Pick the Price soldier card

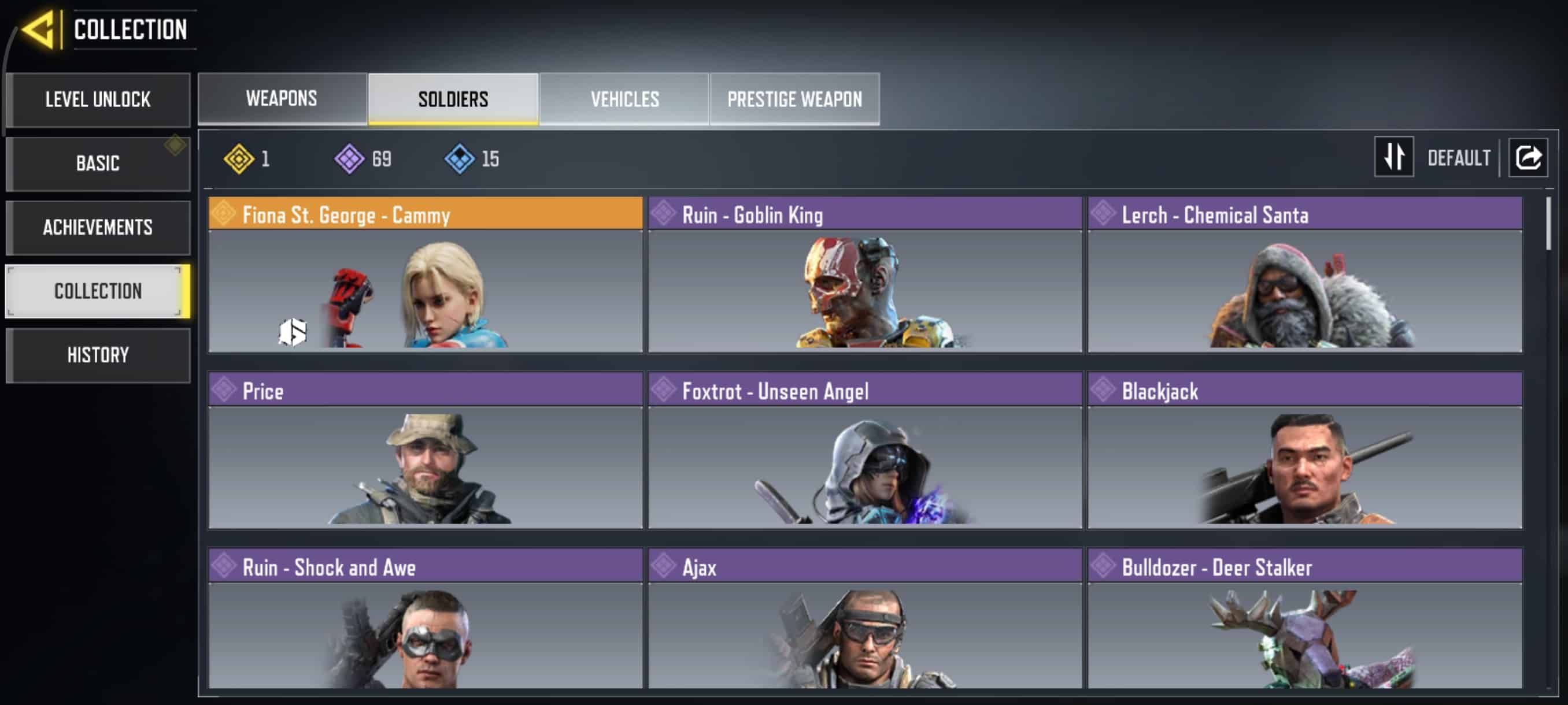pyautogui.click(x=425, y=451)
